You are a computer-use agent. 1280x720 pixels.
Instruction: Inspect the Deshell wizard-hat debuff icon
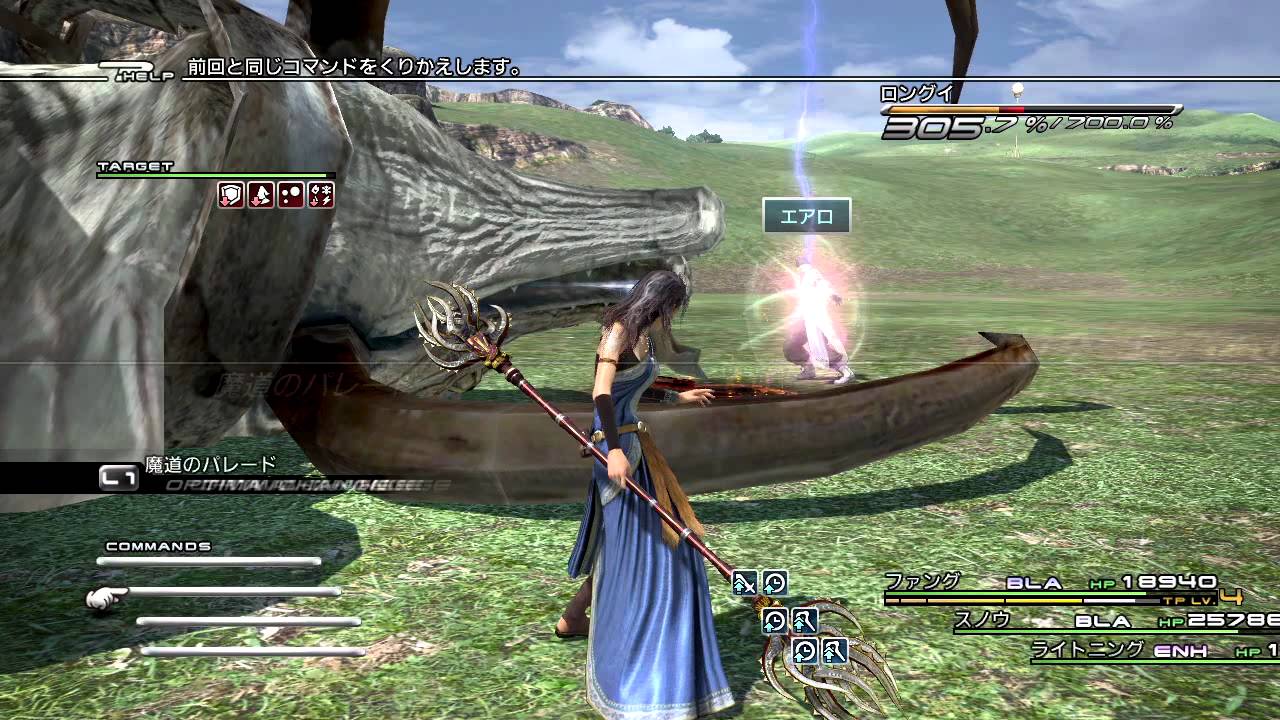pos(261,195)
